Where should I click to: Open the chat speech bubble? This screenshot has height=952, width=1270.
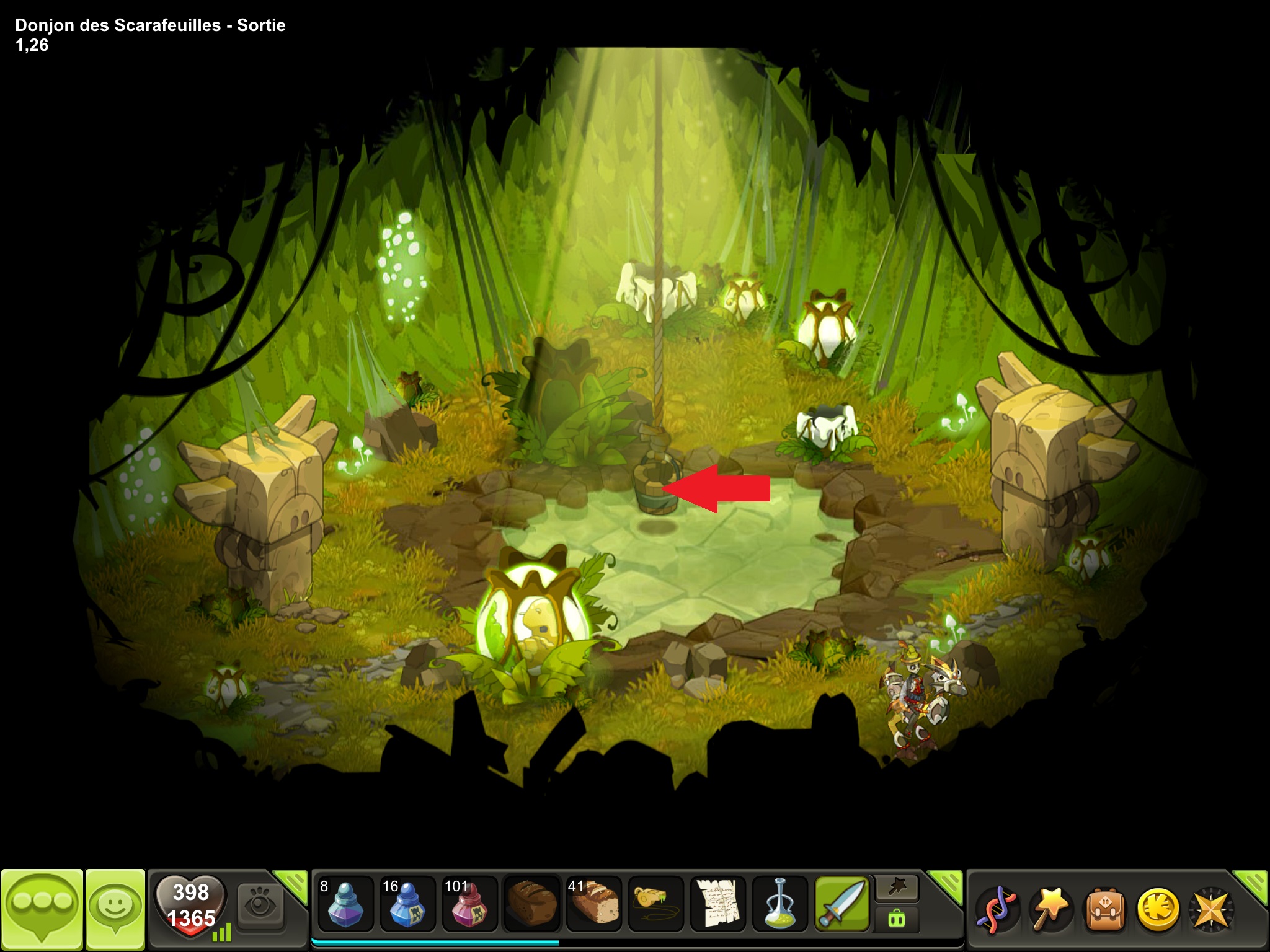click(x=42, y=909)
